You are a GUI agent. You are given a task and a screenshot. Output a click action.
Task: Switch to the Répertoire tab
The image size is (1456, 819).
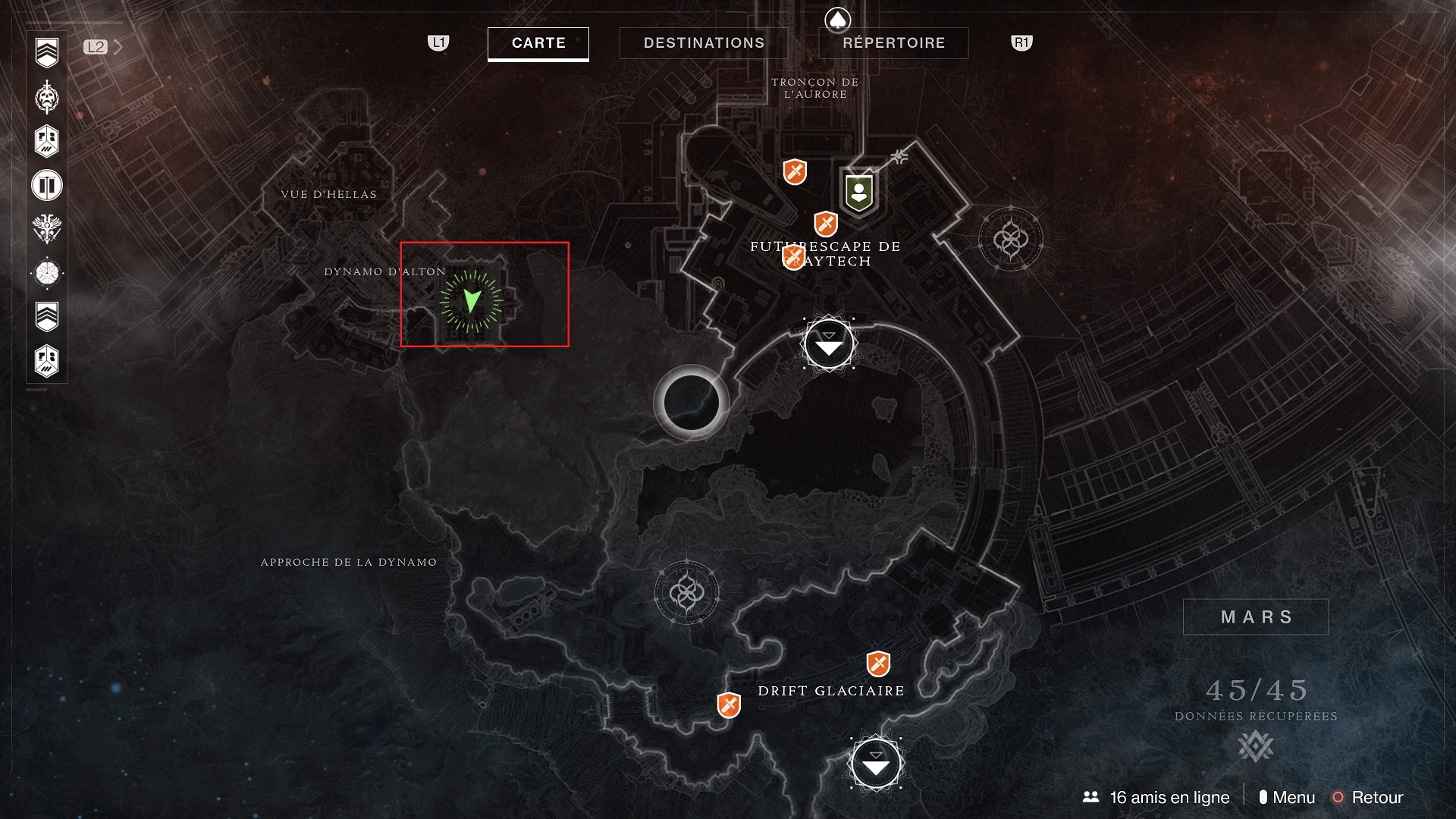[x=893, y=43]
